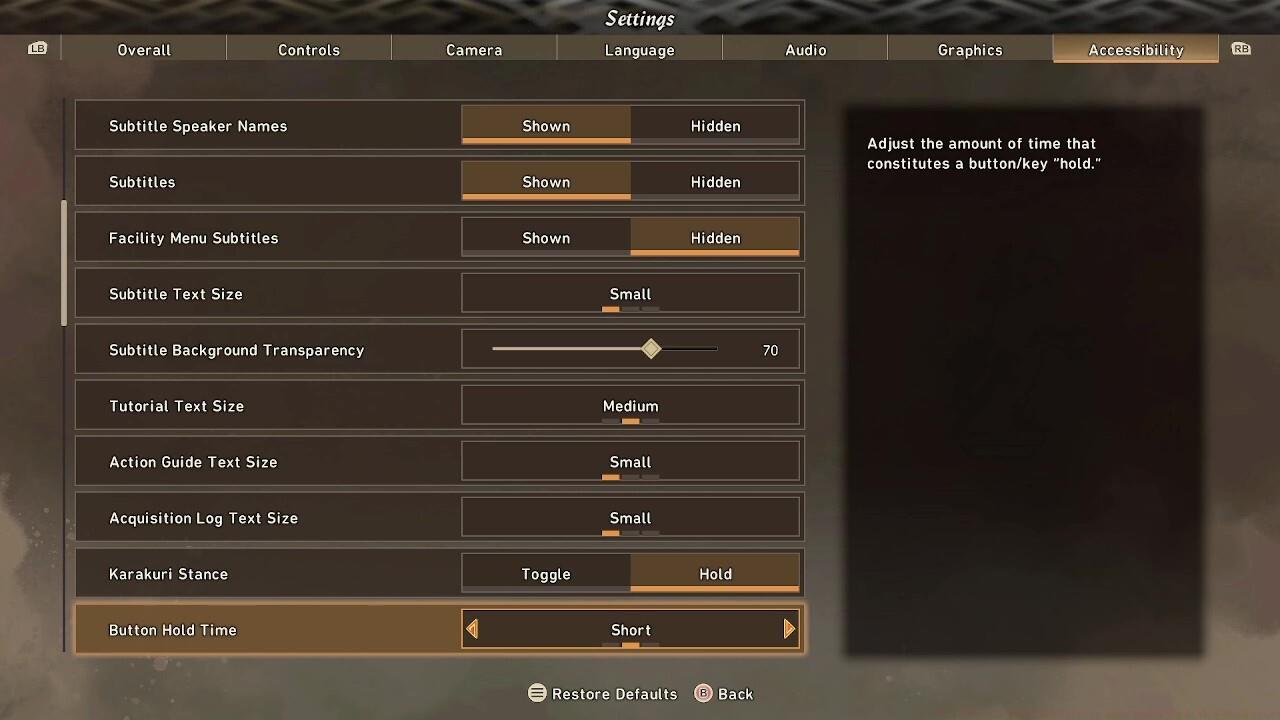Select the Subtitle Text Size row
This screenshot has width=1280, height=720.
tap(440, 294)
